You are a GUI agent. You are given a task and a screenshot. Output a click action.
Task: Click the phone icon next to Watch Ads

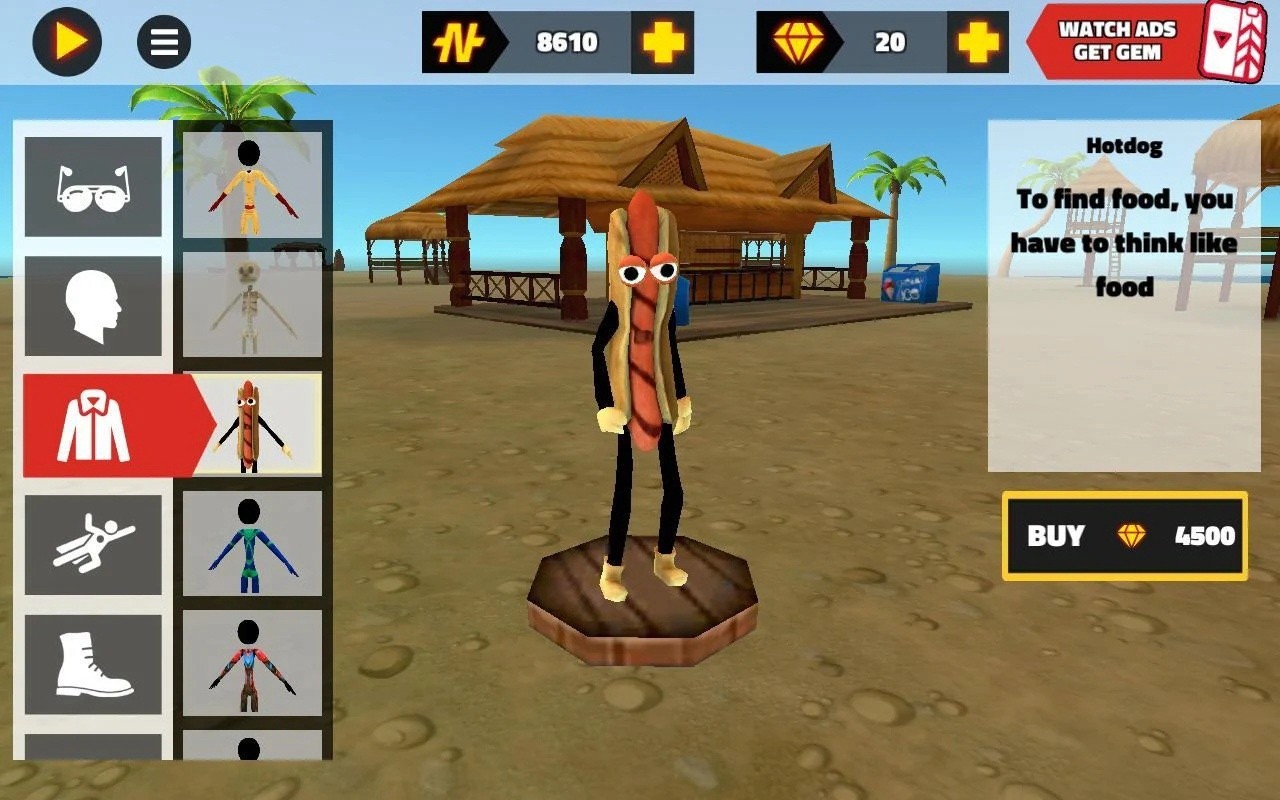coord(1237,42)
